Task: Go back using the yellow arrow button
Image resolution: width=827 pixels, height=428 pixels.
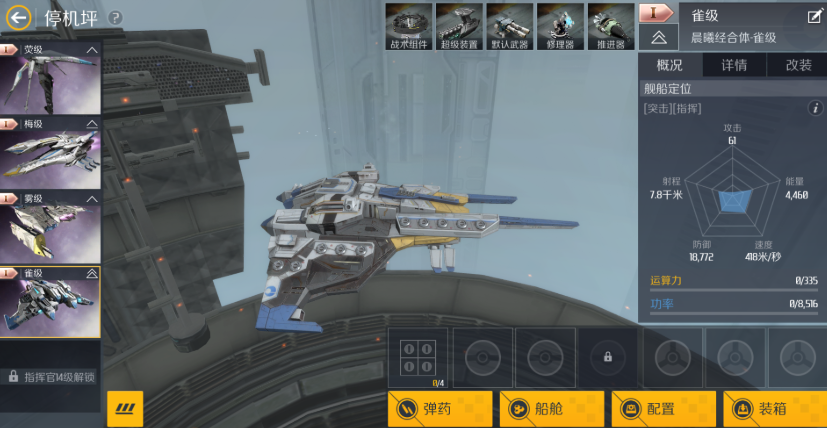Action: pyautogui.click(x=18, y=17)
